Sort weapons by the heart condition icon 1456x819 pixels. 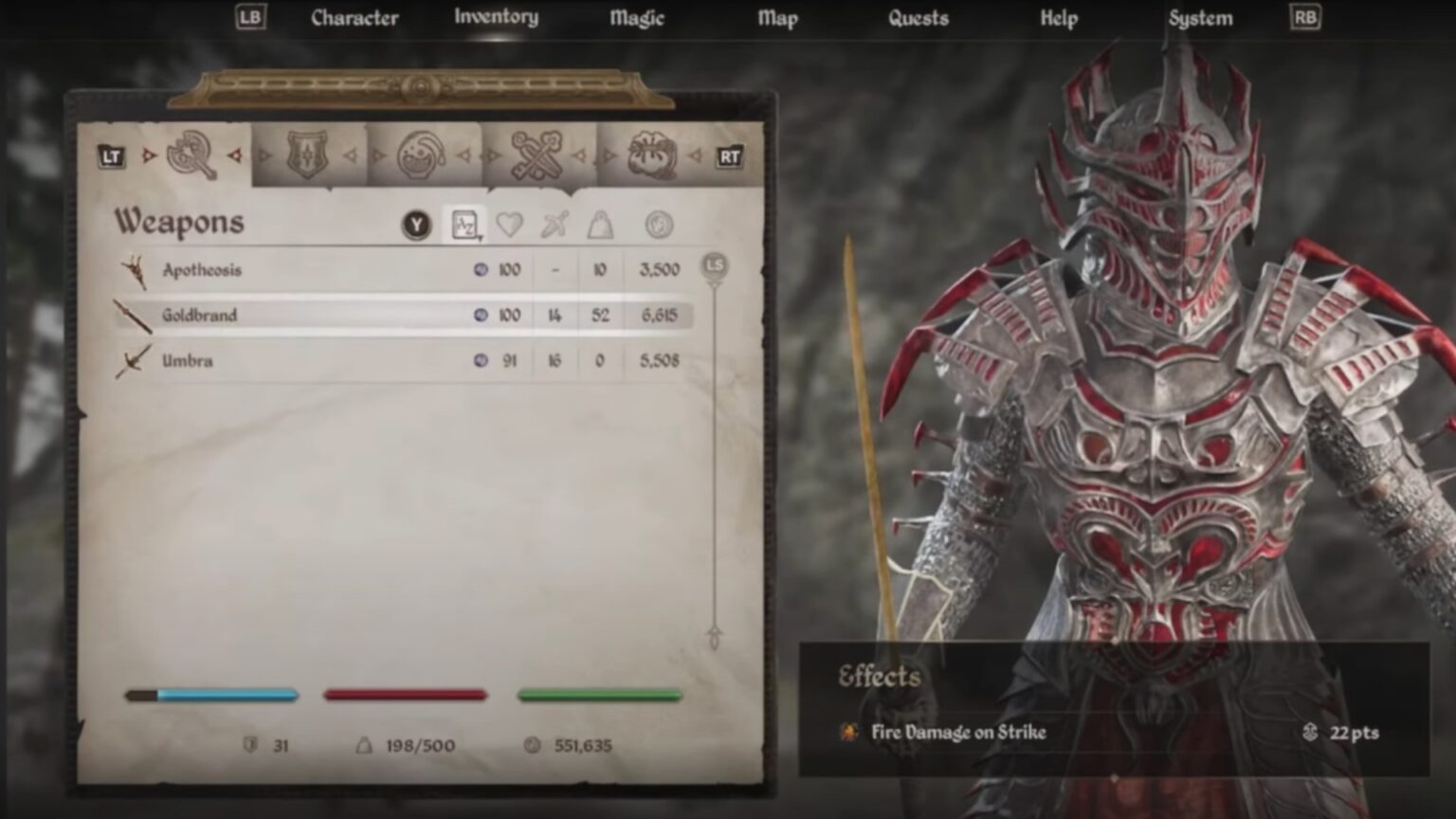[x=509, y=224]
